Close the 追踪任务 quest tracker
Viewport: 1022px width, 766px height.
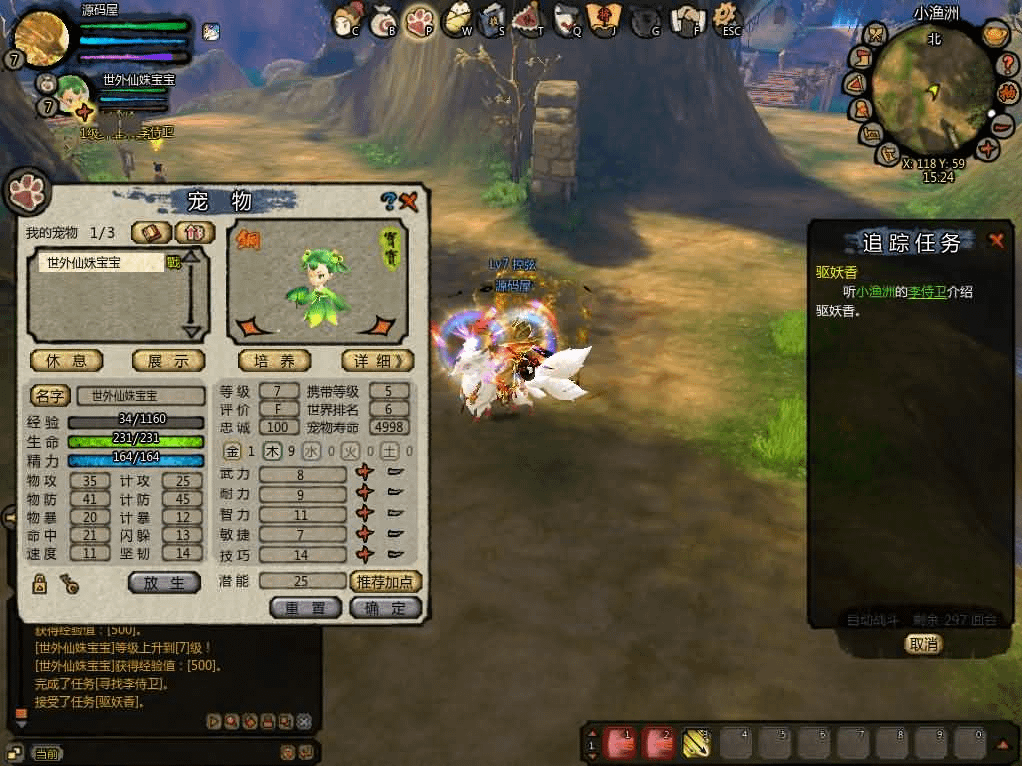coord(996,240)
